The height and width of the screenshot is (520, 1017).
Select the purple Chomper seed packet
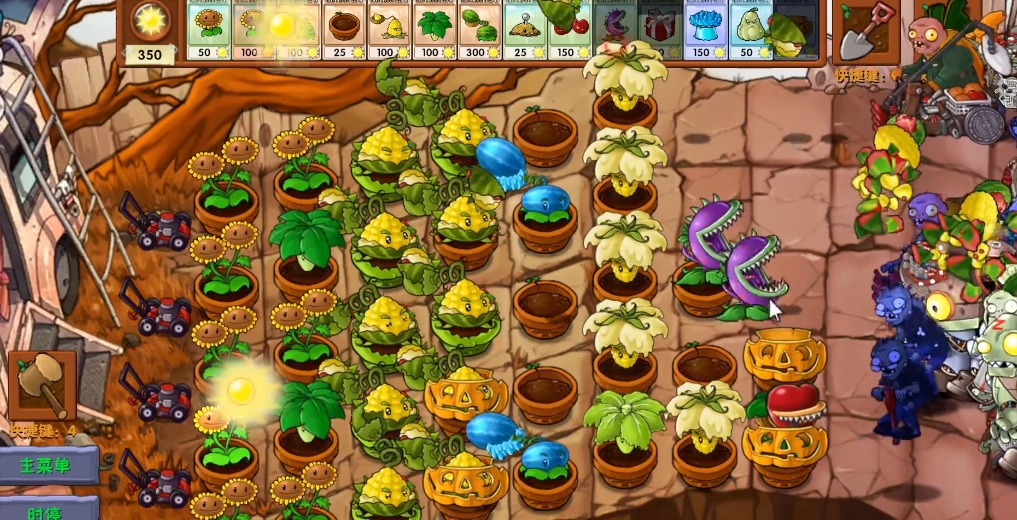coord(614,28)
